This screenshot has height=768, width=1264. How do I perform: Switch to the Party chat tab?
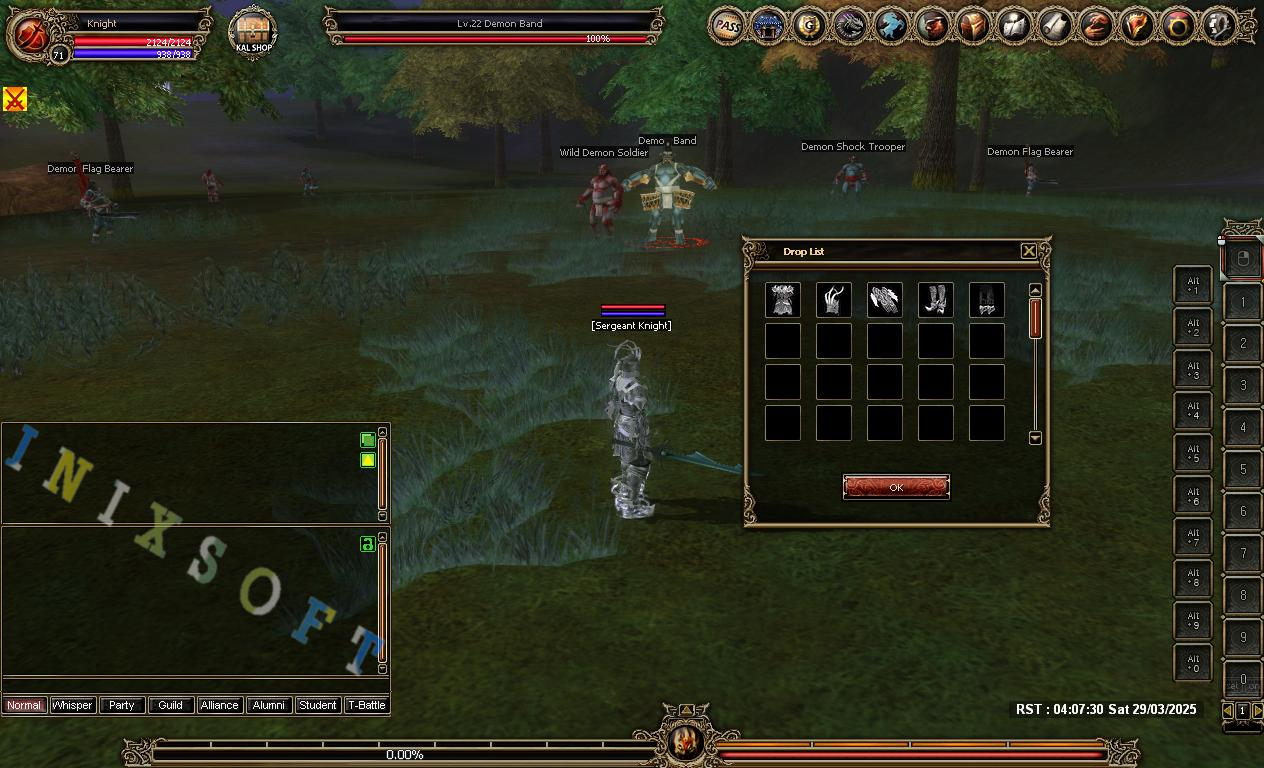tap(122, 705)
